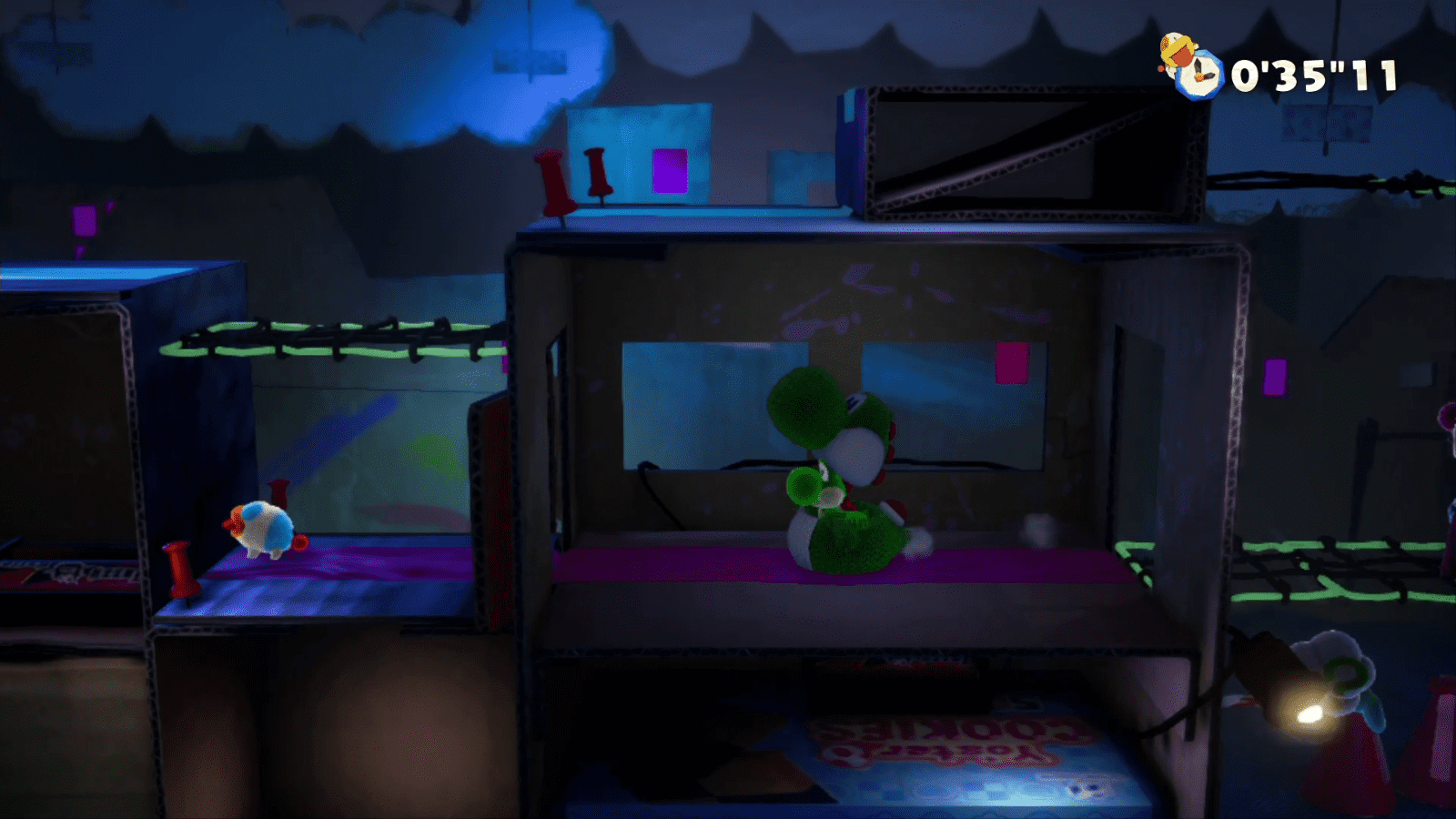Click the red pushpin near the fluffy enemy
Viewport: 1456px width, 819px height.
(x=181, y=571)
